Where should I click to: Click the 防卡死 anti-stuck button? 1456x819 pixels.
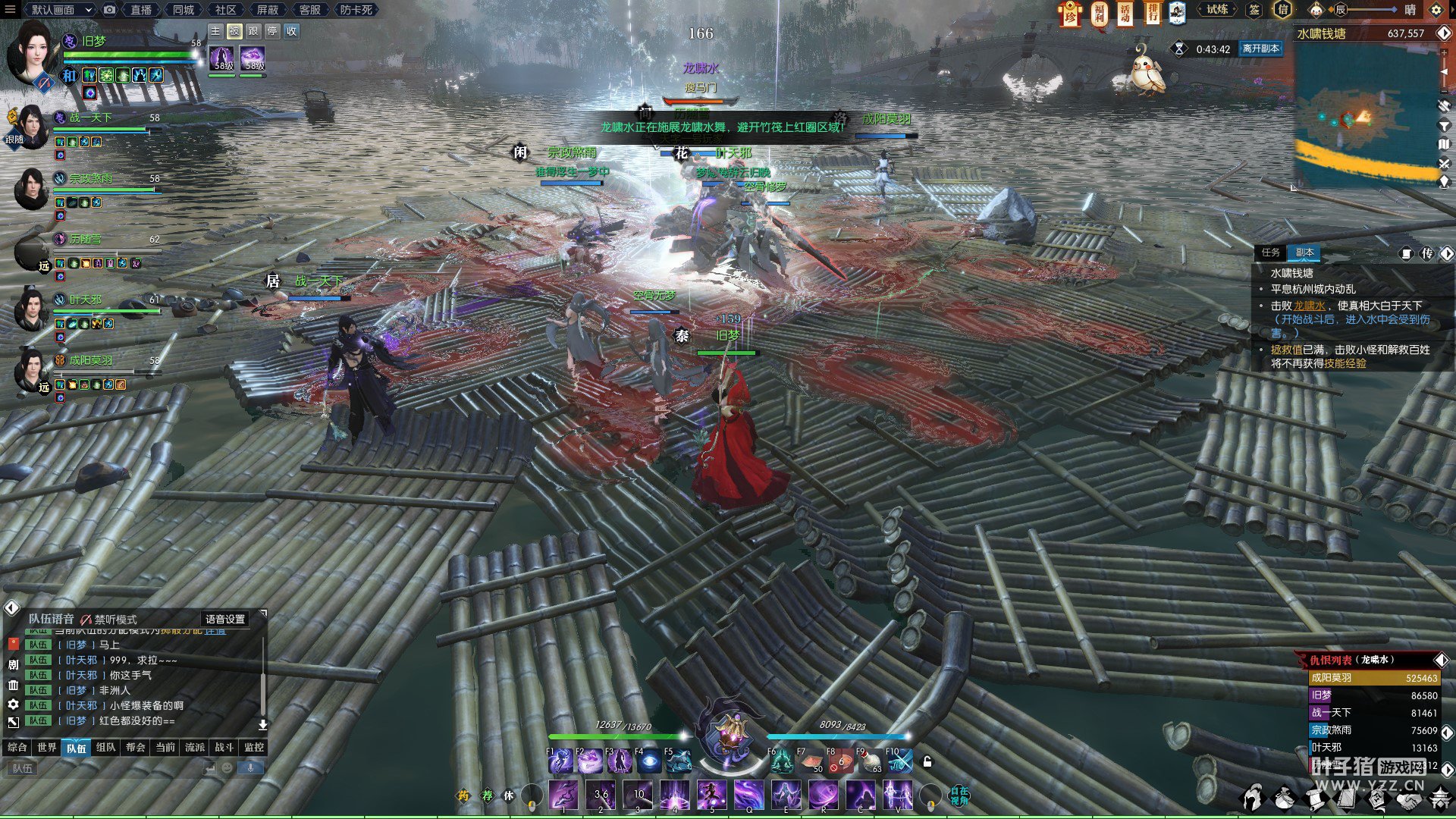pos(356,10)
